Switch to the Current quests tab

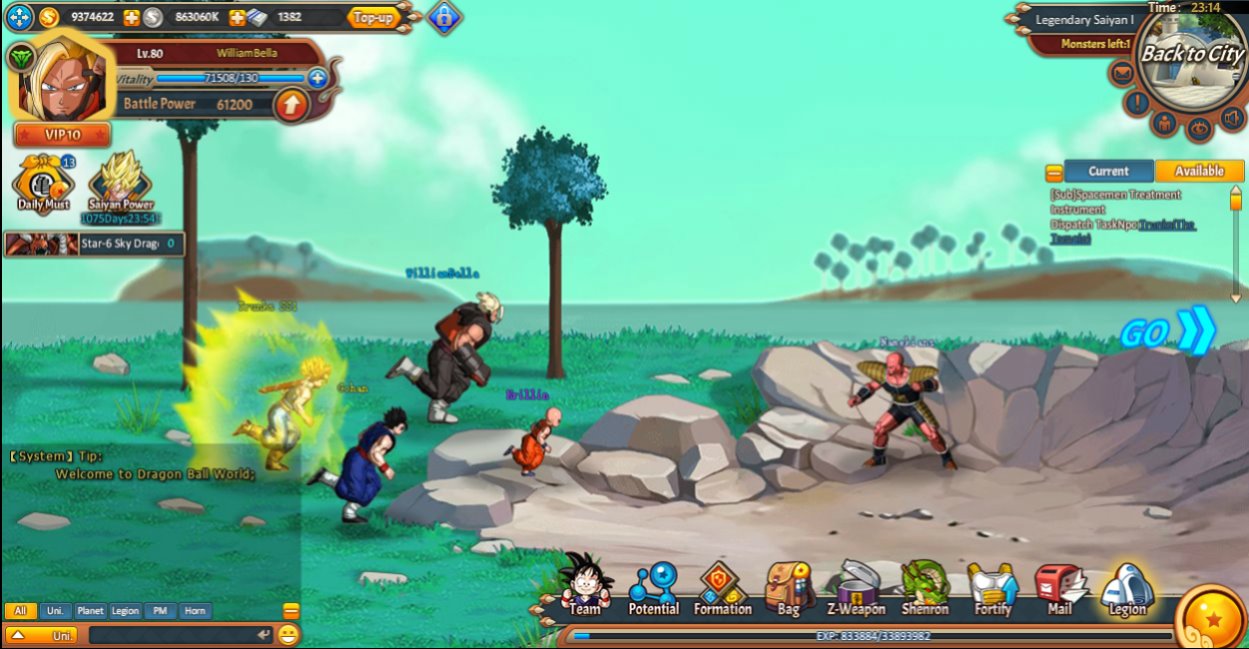coord(1108,171)
